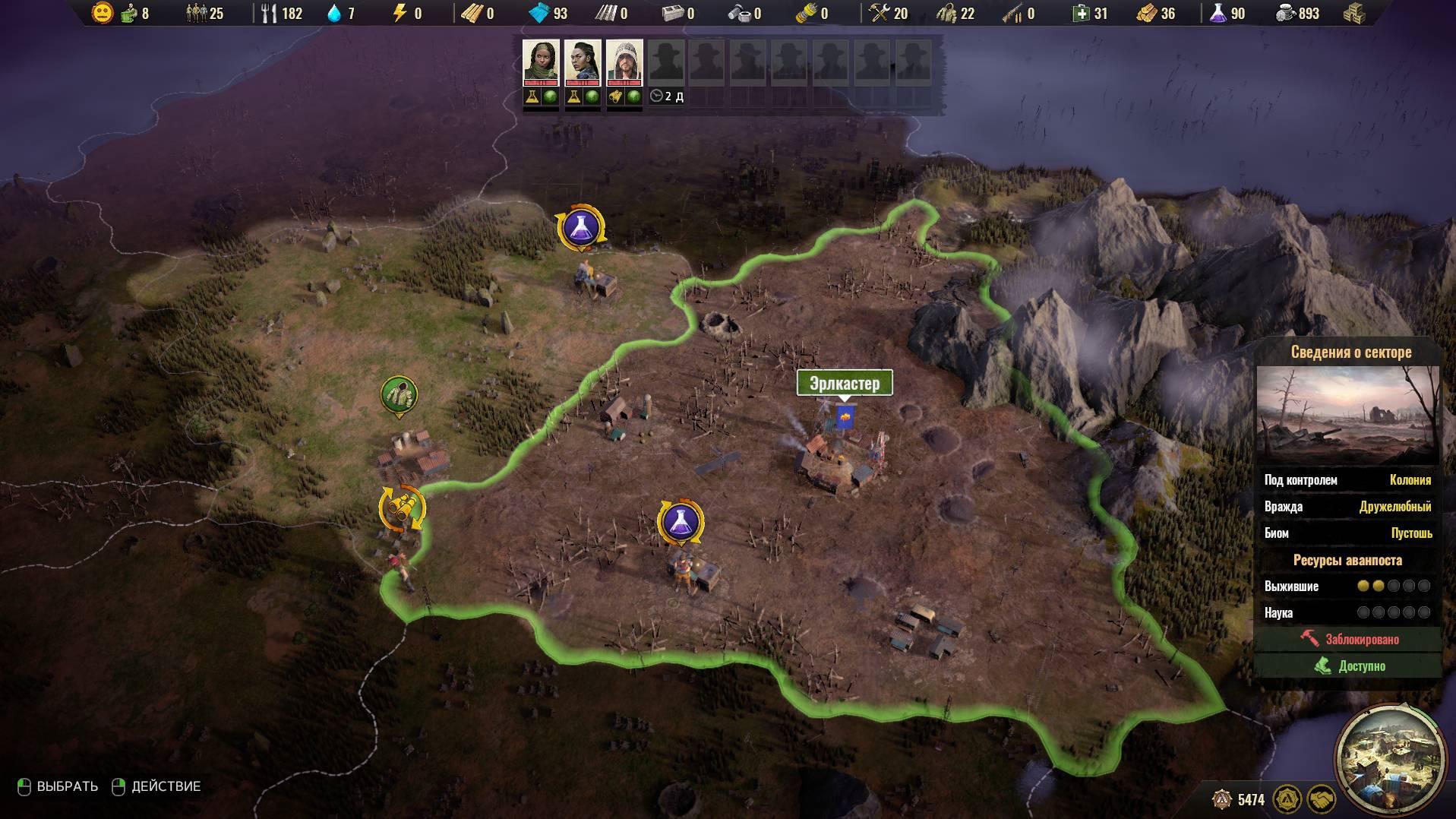
Task: Open the handshake diplomacy icon
Action: click(x=1322, y=798)
